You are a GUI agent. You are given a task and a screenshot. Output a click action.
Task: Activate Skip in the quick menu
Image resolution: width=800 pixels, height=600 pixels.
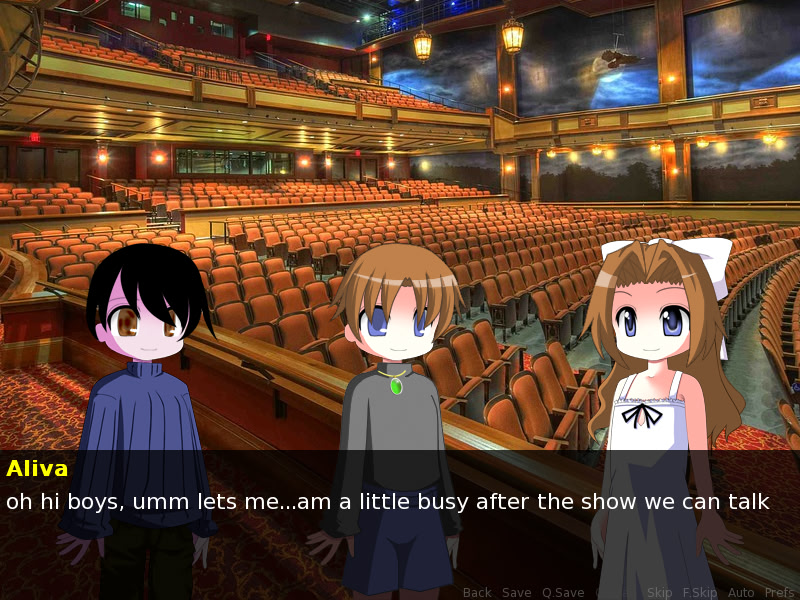tap(660, 593)
